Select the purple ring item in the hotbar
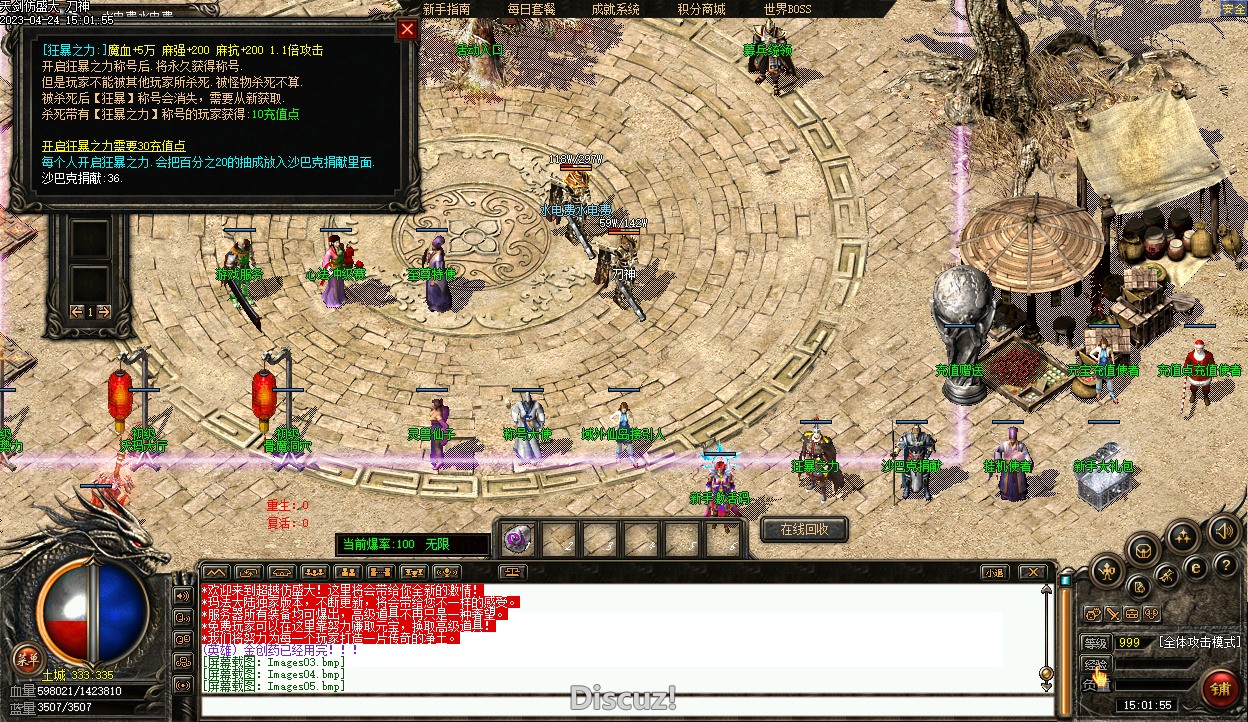 pos(518,540)
